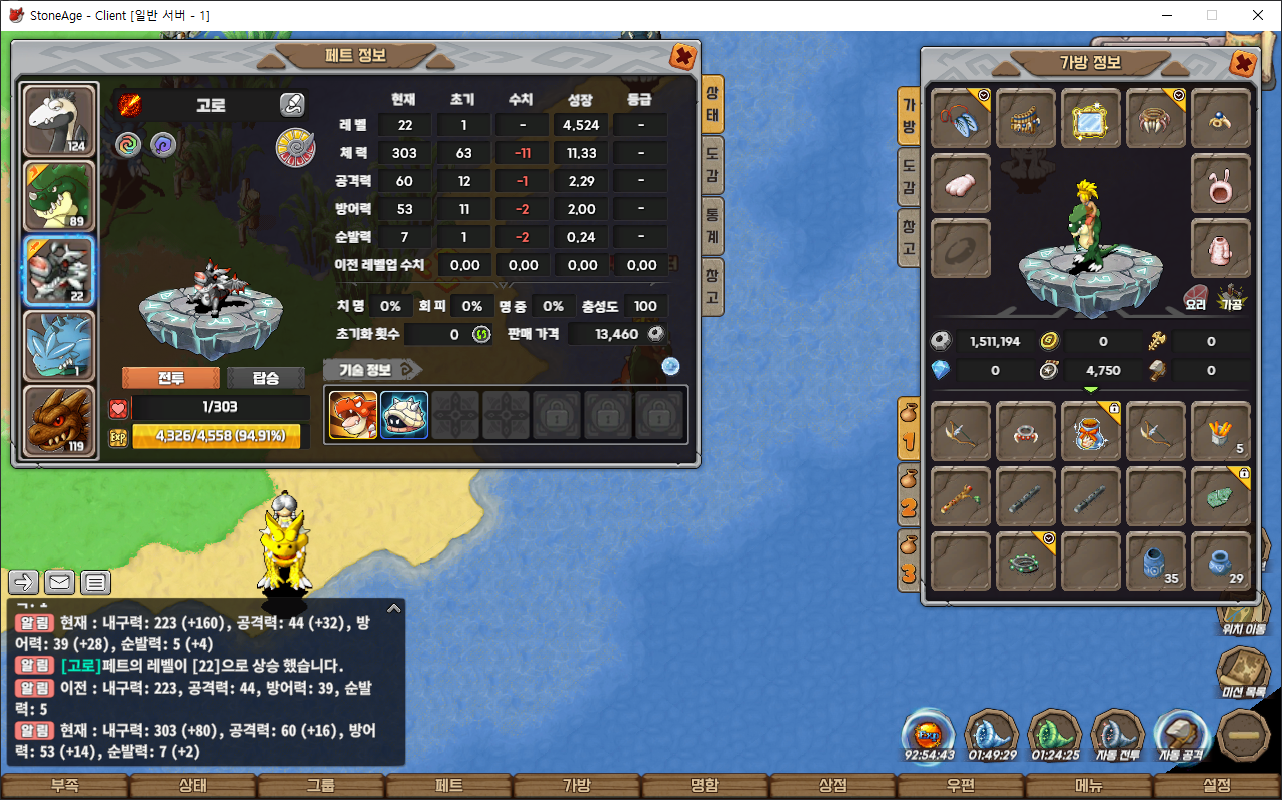Select the blue jar stack of 35
The width and height of the screenshot is (1282, 800).
pos(1156,561)
